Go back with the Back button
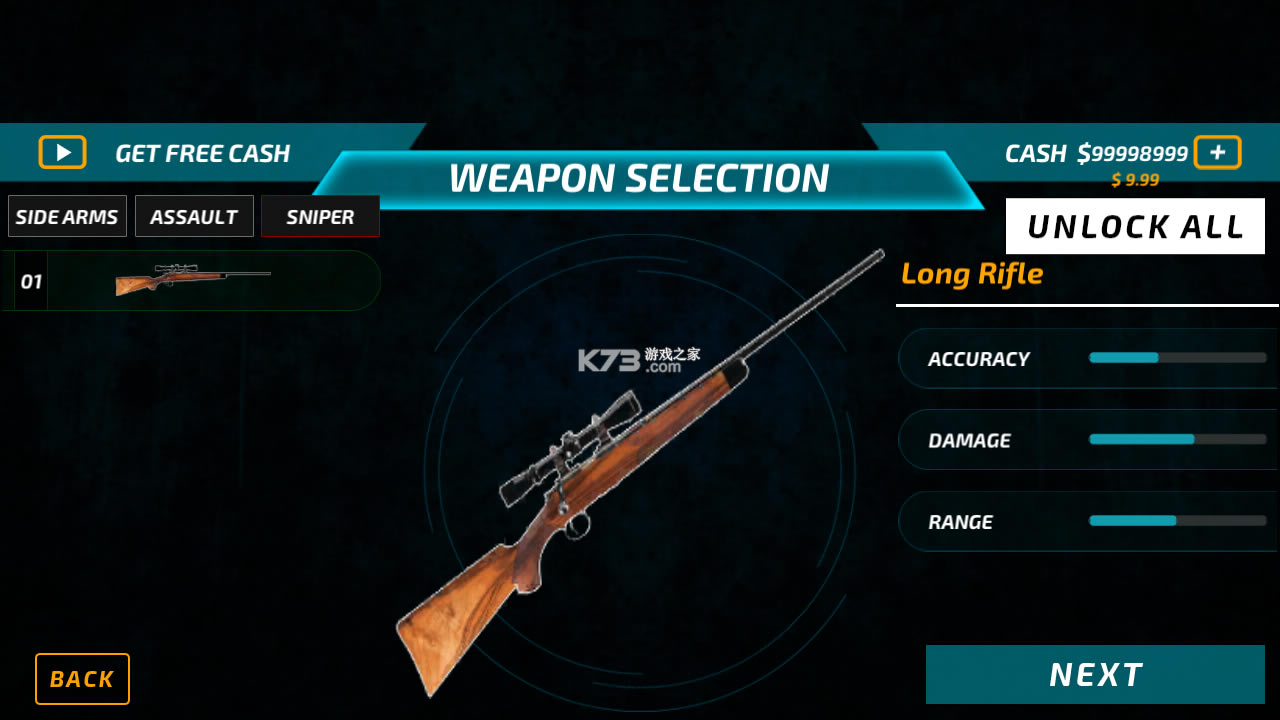This screenshot has width=1280, height=720. [x=82, y=679]
